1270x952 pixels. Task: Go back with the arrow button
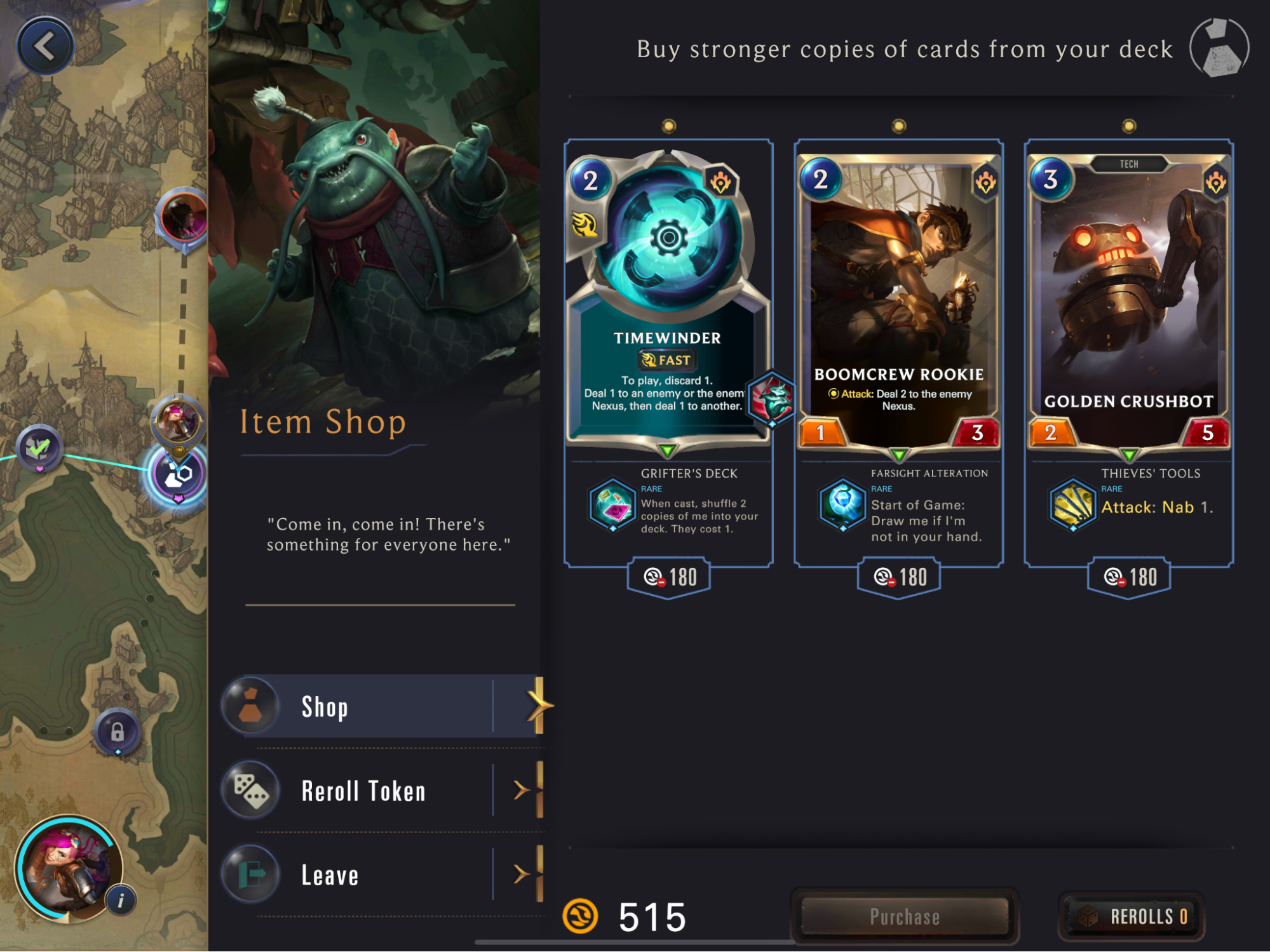coord(44,46)
